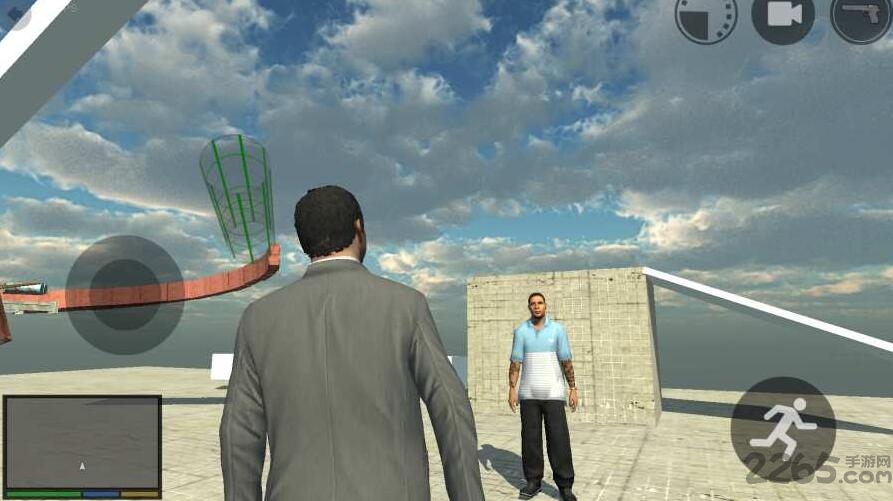The width and height of the screenshot is (893, 501).
Task: Tap the video camera view button
Action: 783,15
